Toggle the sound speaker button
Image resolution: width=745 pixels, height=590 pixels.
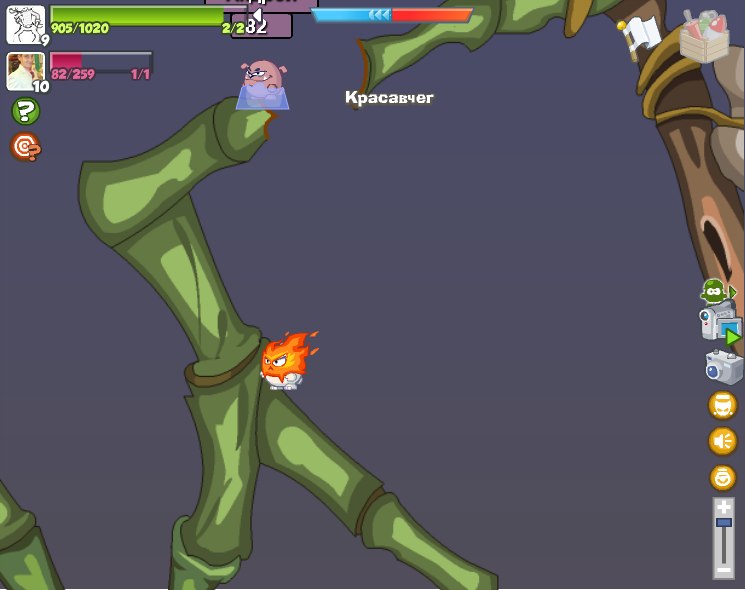(722, 440)
